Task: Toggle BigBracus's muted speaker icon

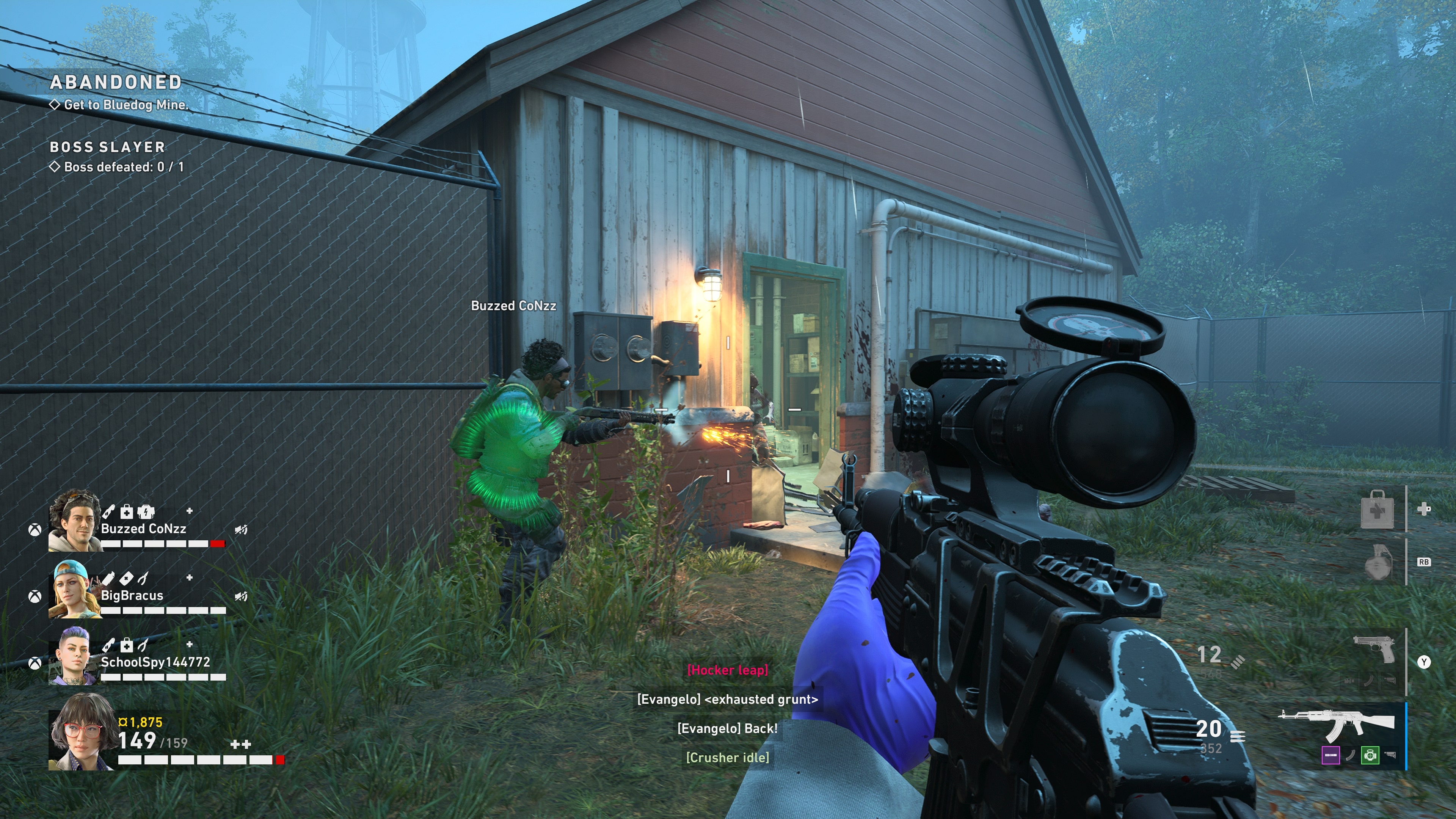Action: coord(242,596)
